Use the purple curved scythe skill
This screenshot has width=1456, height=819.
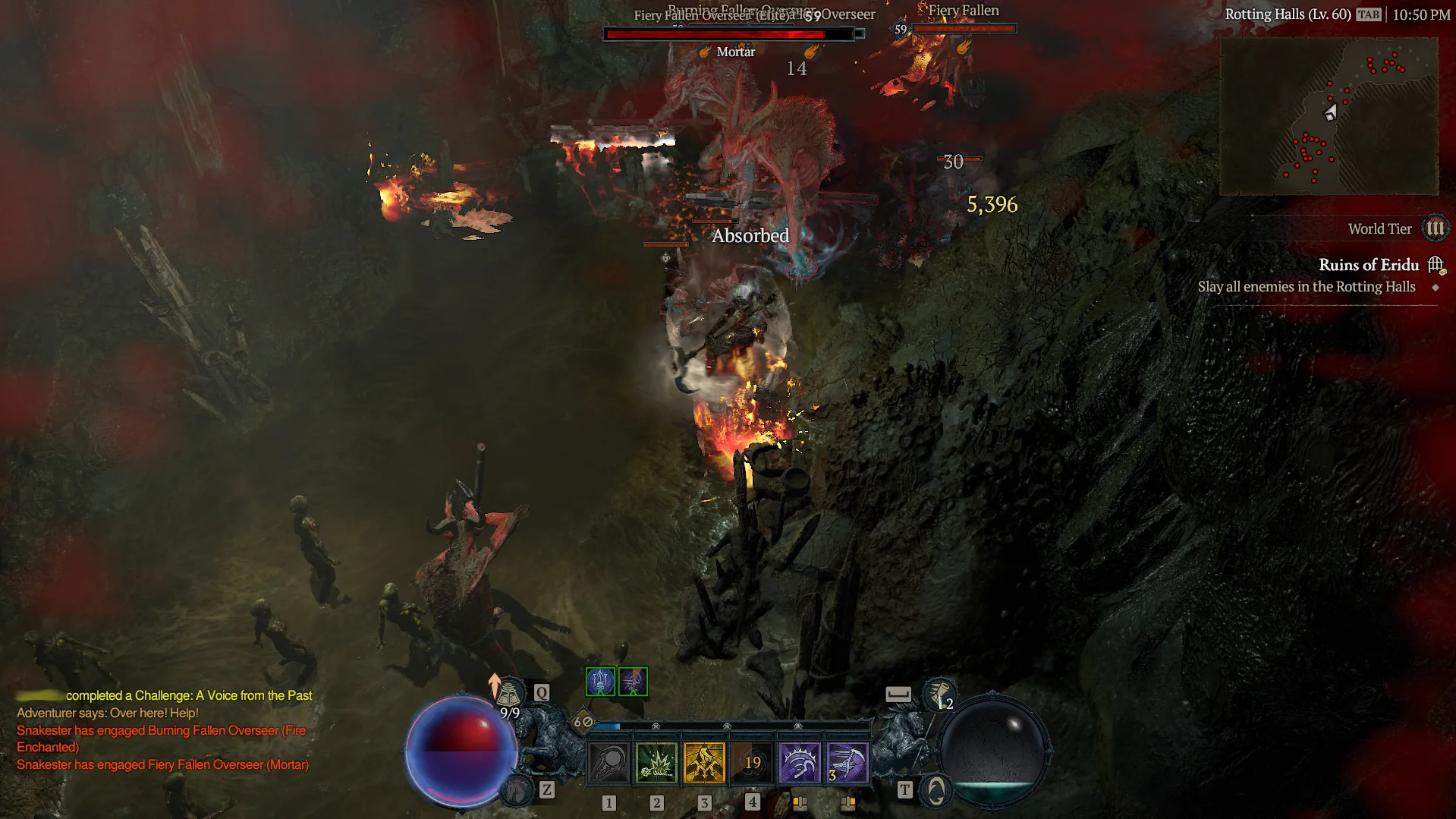[x=800, y=762]
